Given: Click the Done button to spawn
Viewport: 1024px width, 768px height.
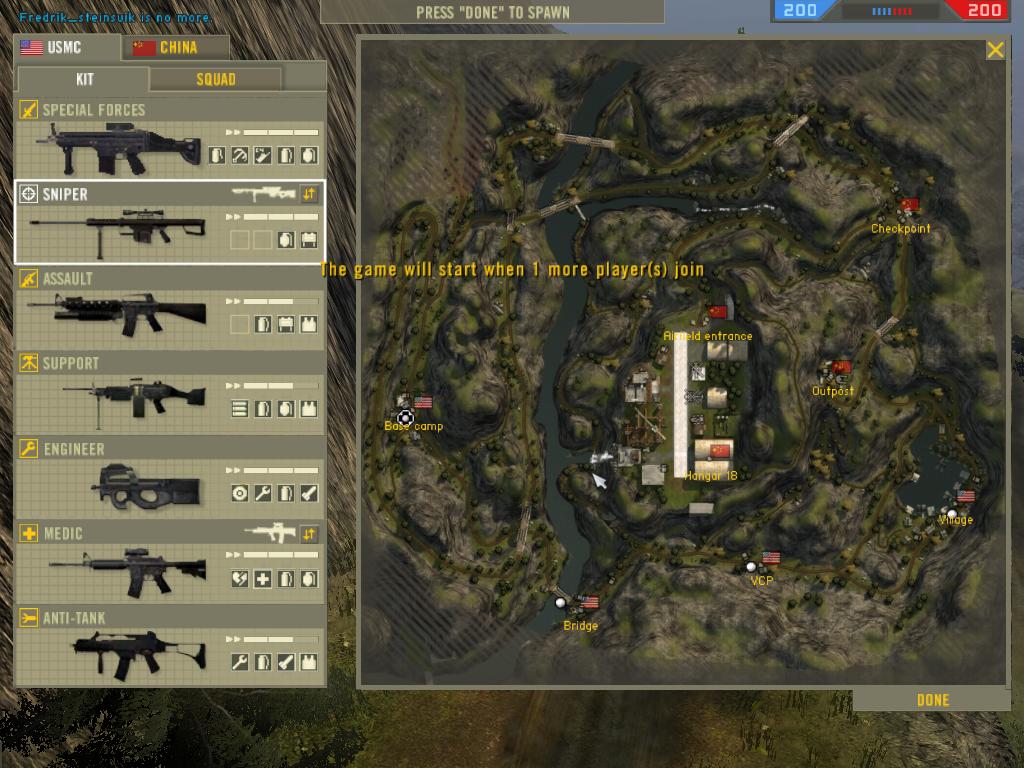Looking at the screenshot, I should click(932, 700).
